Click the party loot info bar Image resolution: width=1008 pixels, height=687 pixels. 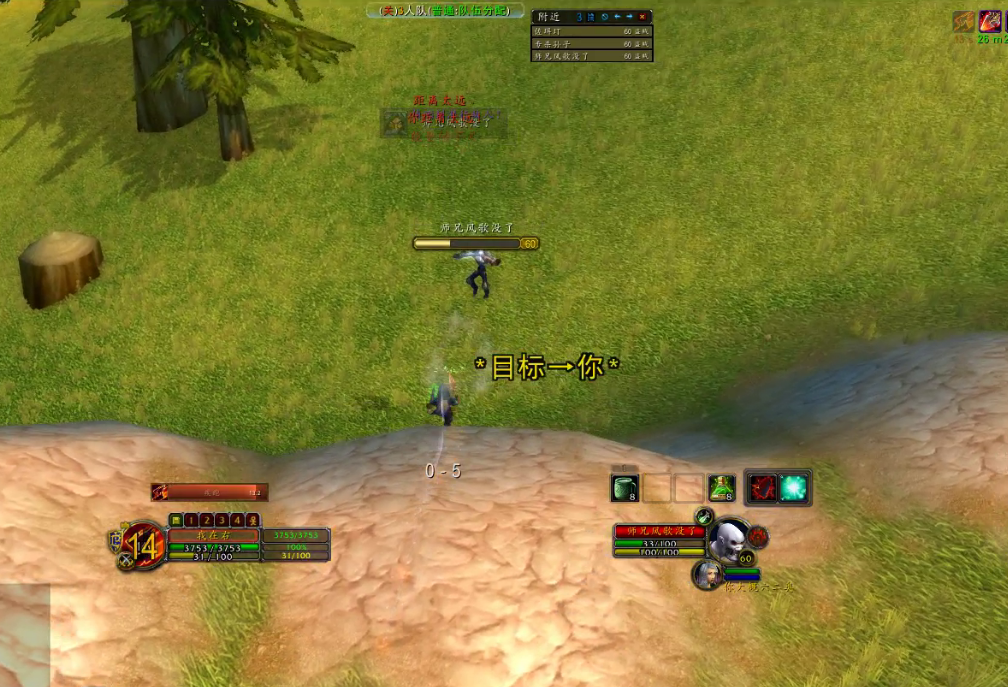click(446, 11)
